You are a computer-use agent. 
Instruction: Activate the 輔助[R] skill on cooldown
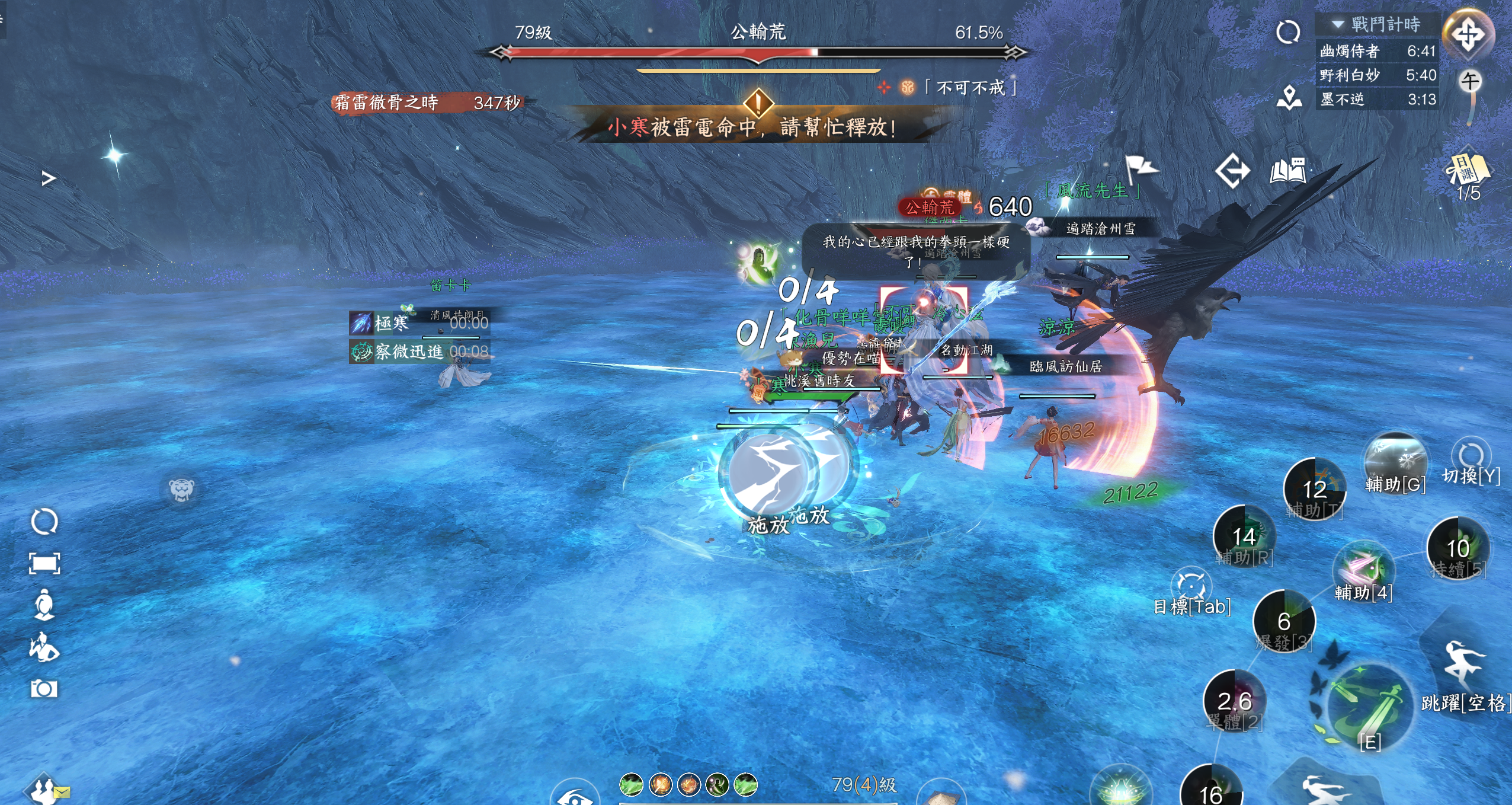point(1244,536)
